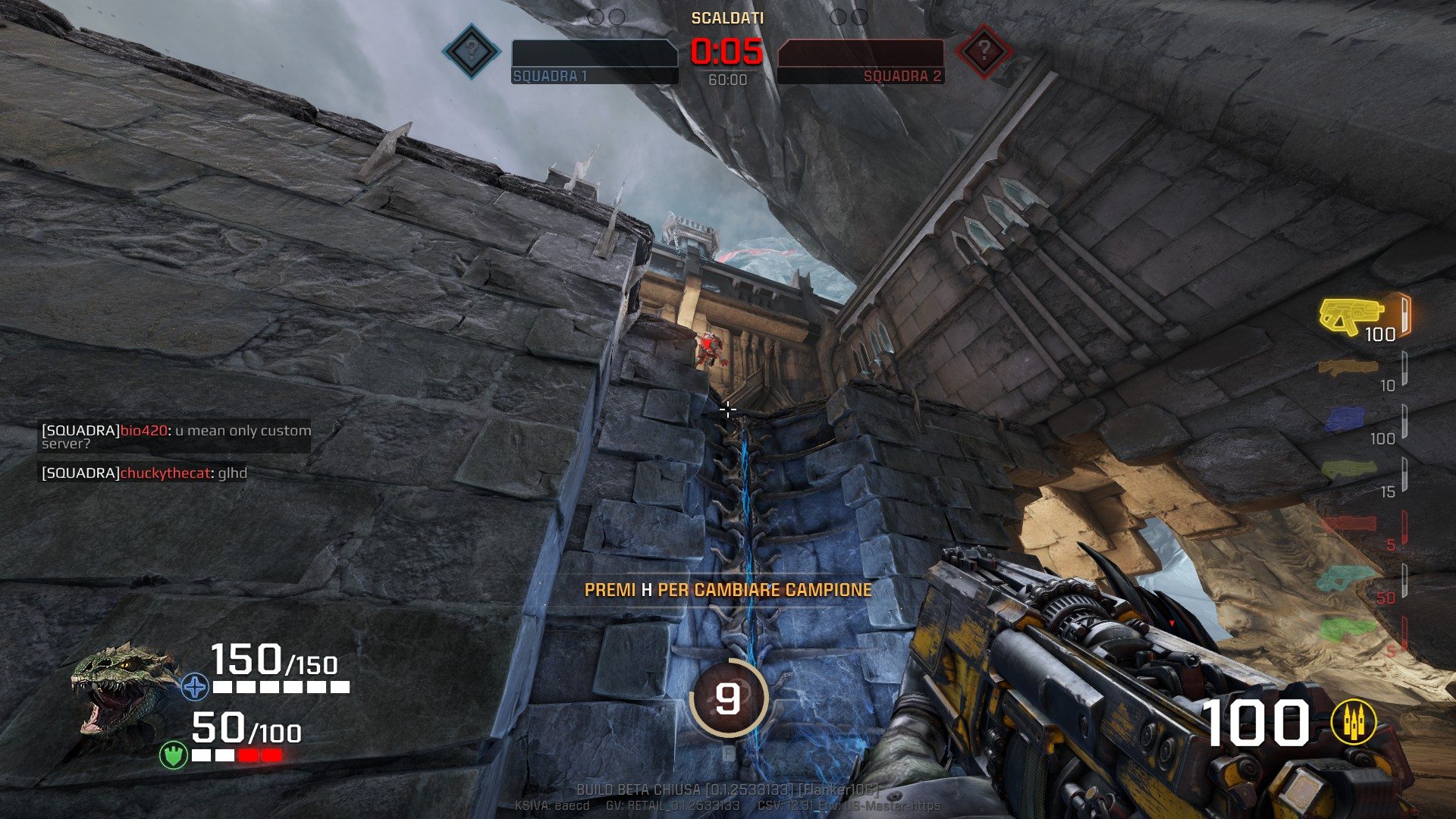1456x819 pixels.
Task: Choose the cyan lightning gun icon
Action: 1346,579
